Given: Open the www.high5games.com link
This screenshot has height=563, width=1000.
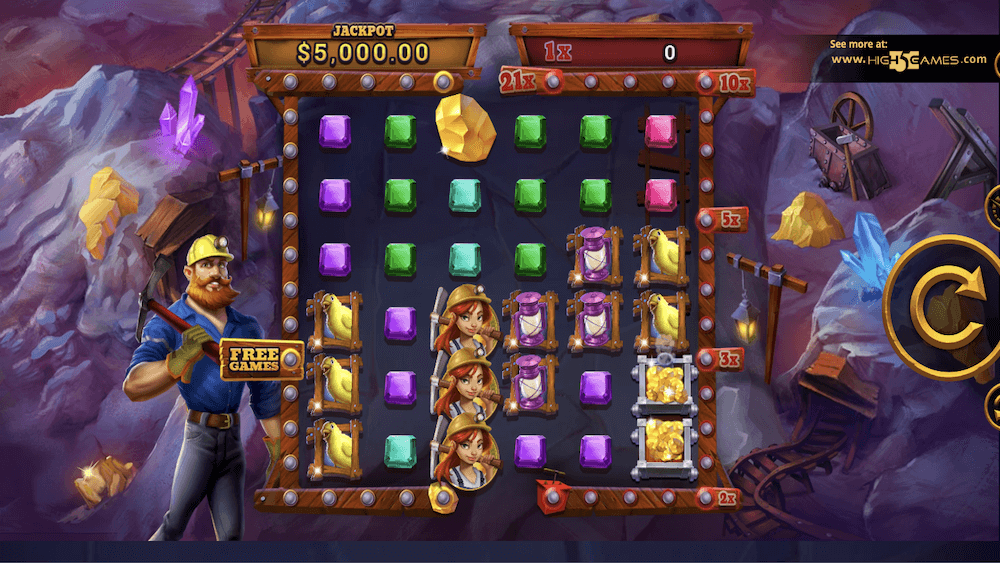Looking at the screenshot, I should 909,60.
